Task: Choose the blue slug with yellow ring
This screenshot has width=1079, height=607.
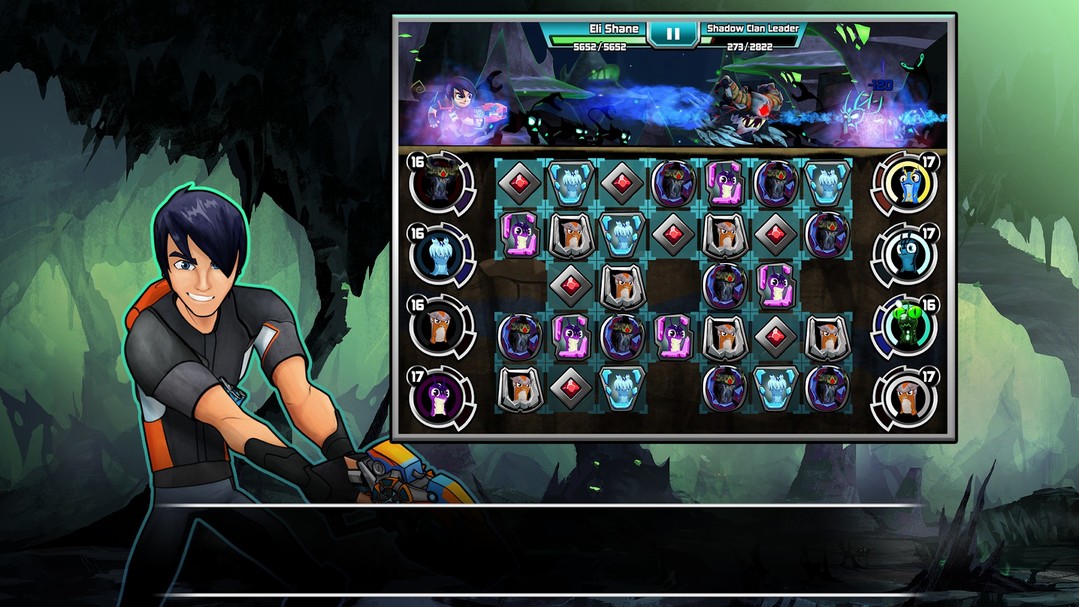Action: pyautogui.click(x=905, y=184)
